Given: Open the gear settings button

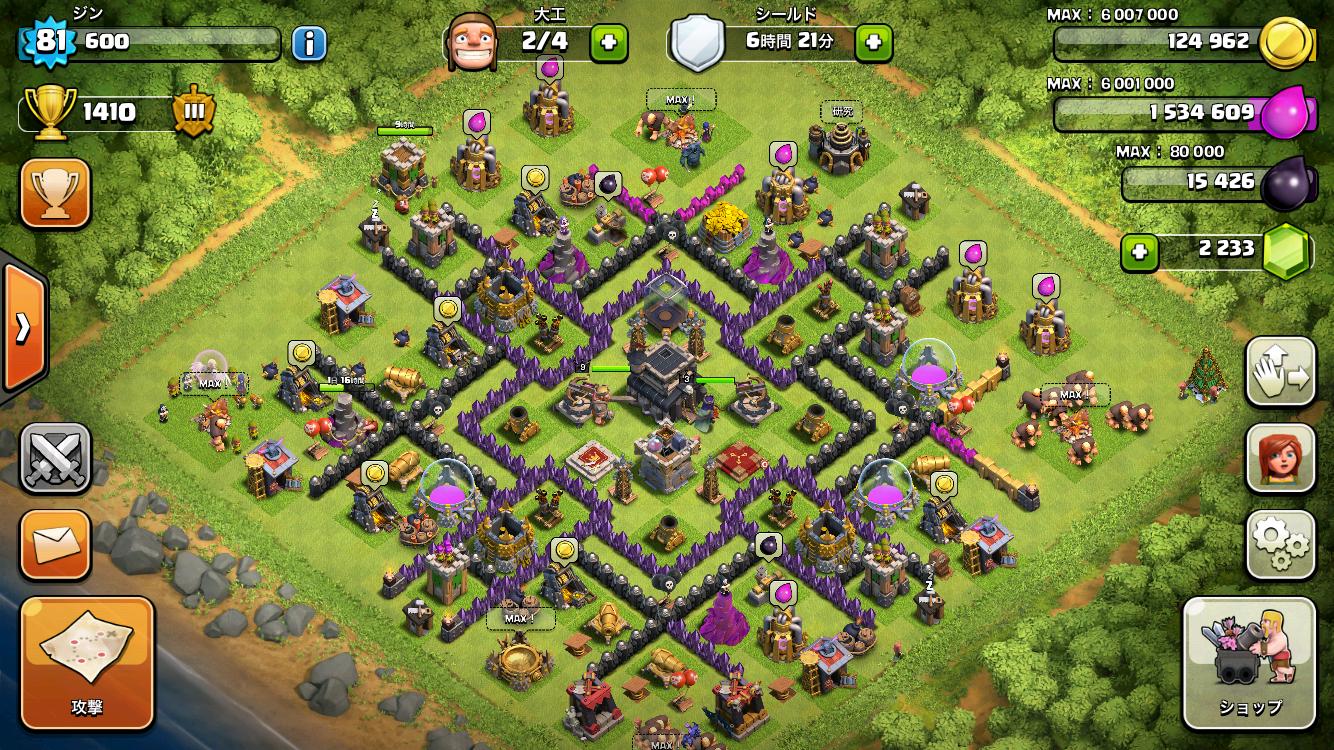Looking at the screenshot, I should click(1280, 544).
